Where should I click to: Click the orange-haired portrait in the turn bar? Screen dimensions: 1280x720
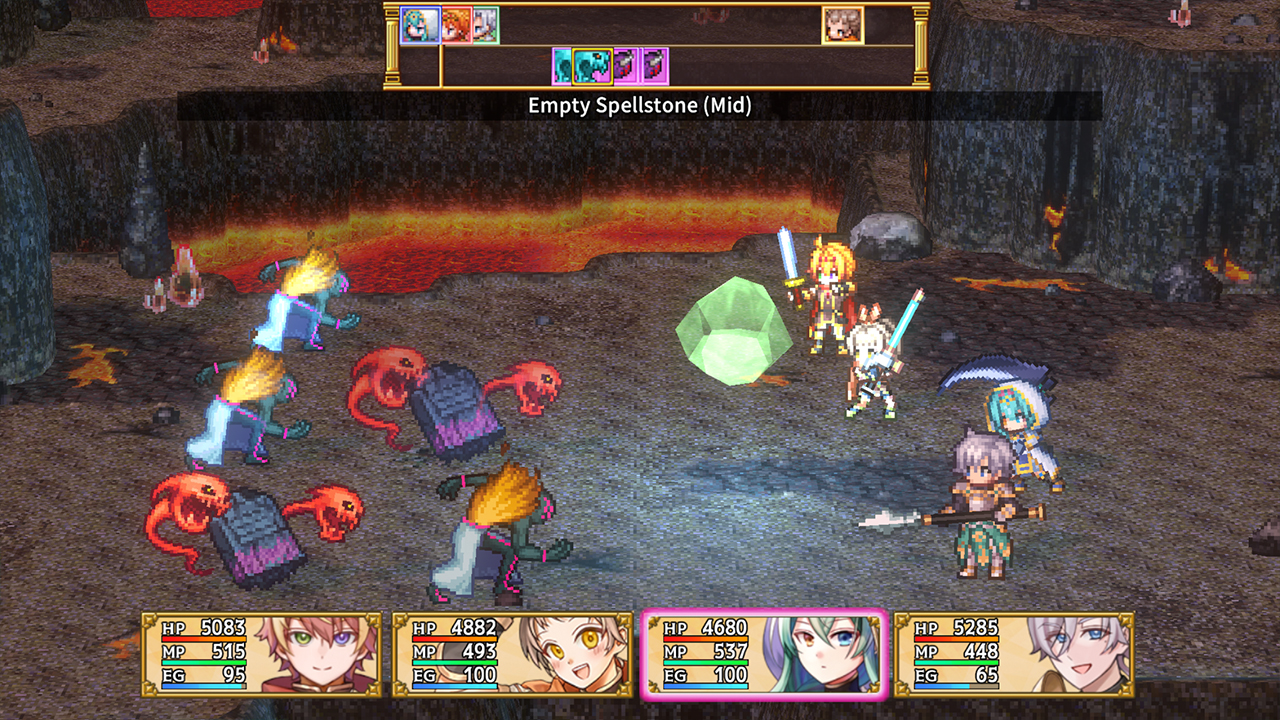click(x=456, y=25)
